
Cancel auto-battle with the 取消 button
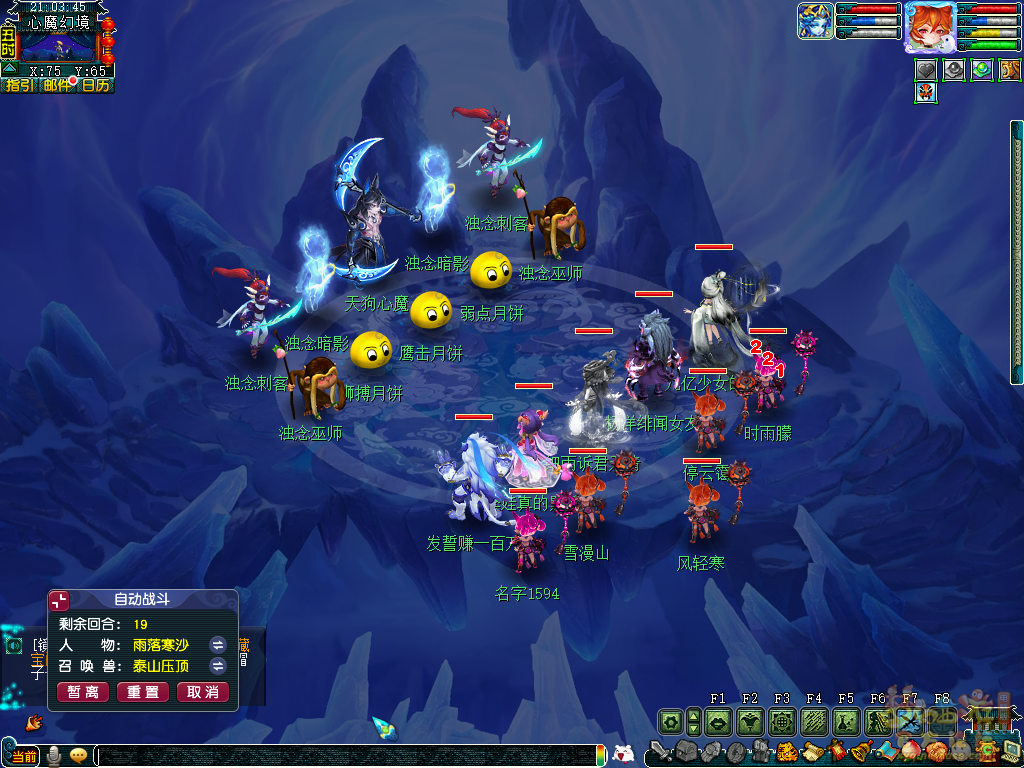point(203,692)
